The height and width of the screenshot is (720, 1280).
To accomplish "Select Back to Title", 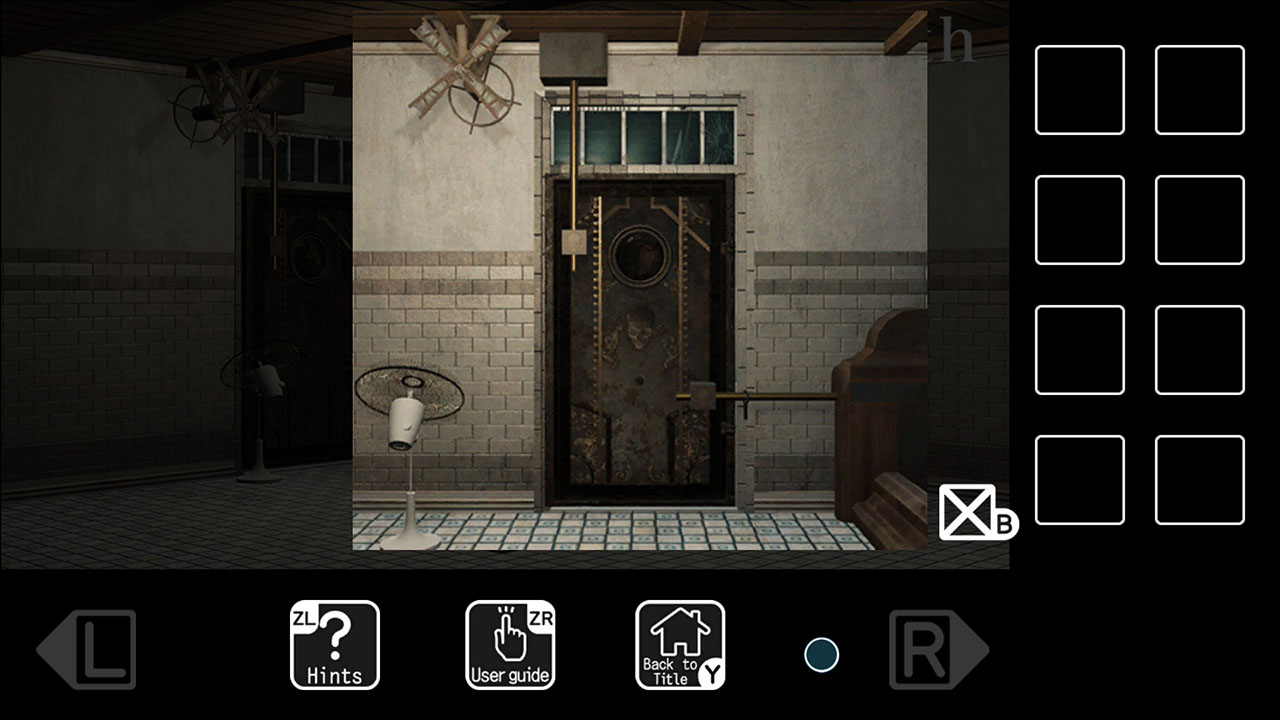I will 680,645.
